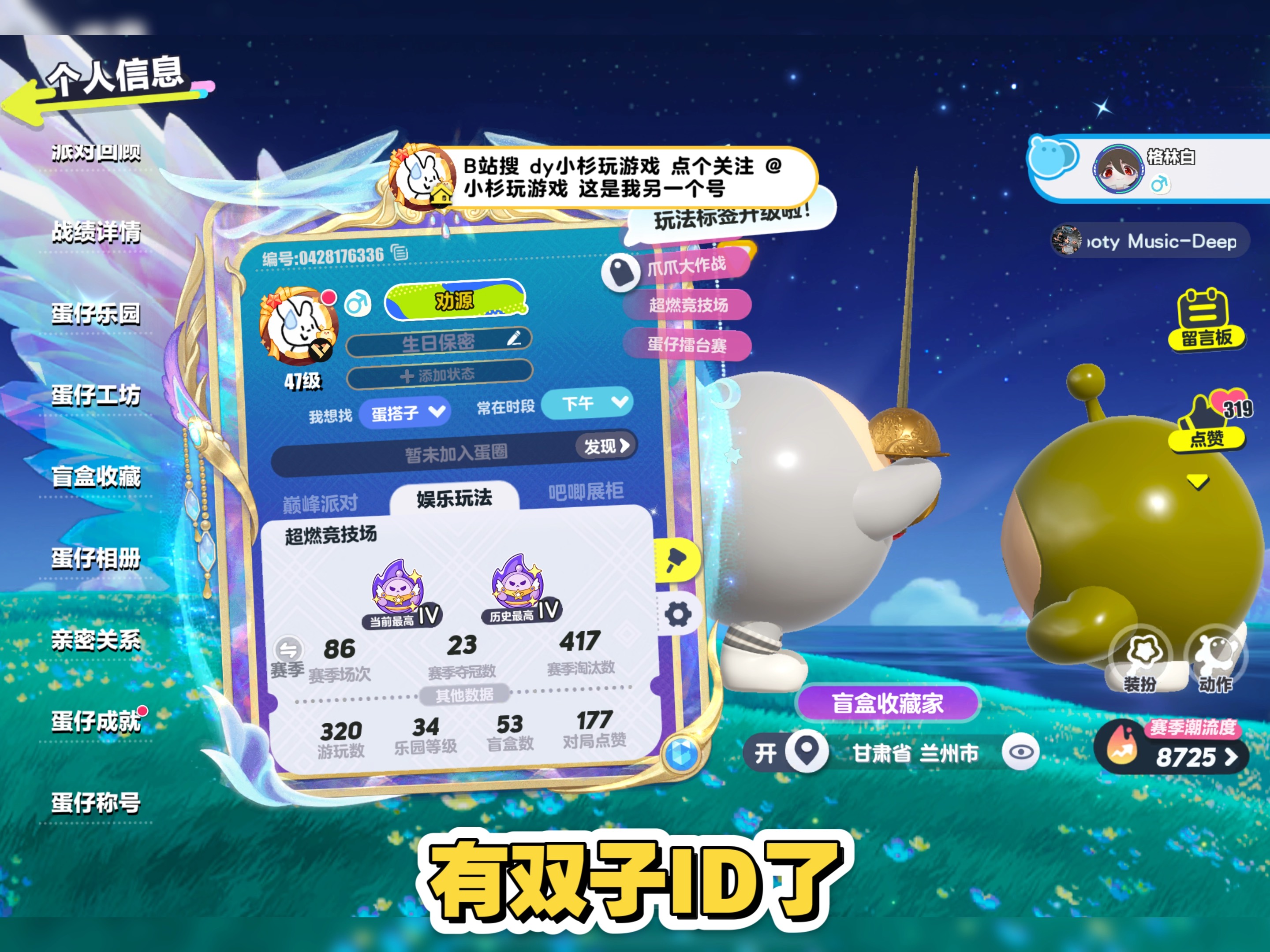Viewport: 1270px width, 952px height.
Task: Copy the player ID number
Action: tap(400, 252)
